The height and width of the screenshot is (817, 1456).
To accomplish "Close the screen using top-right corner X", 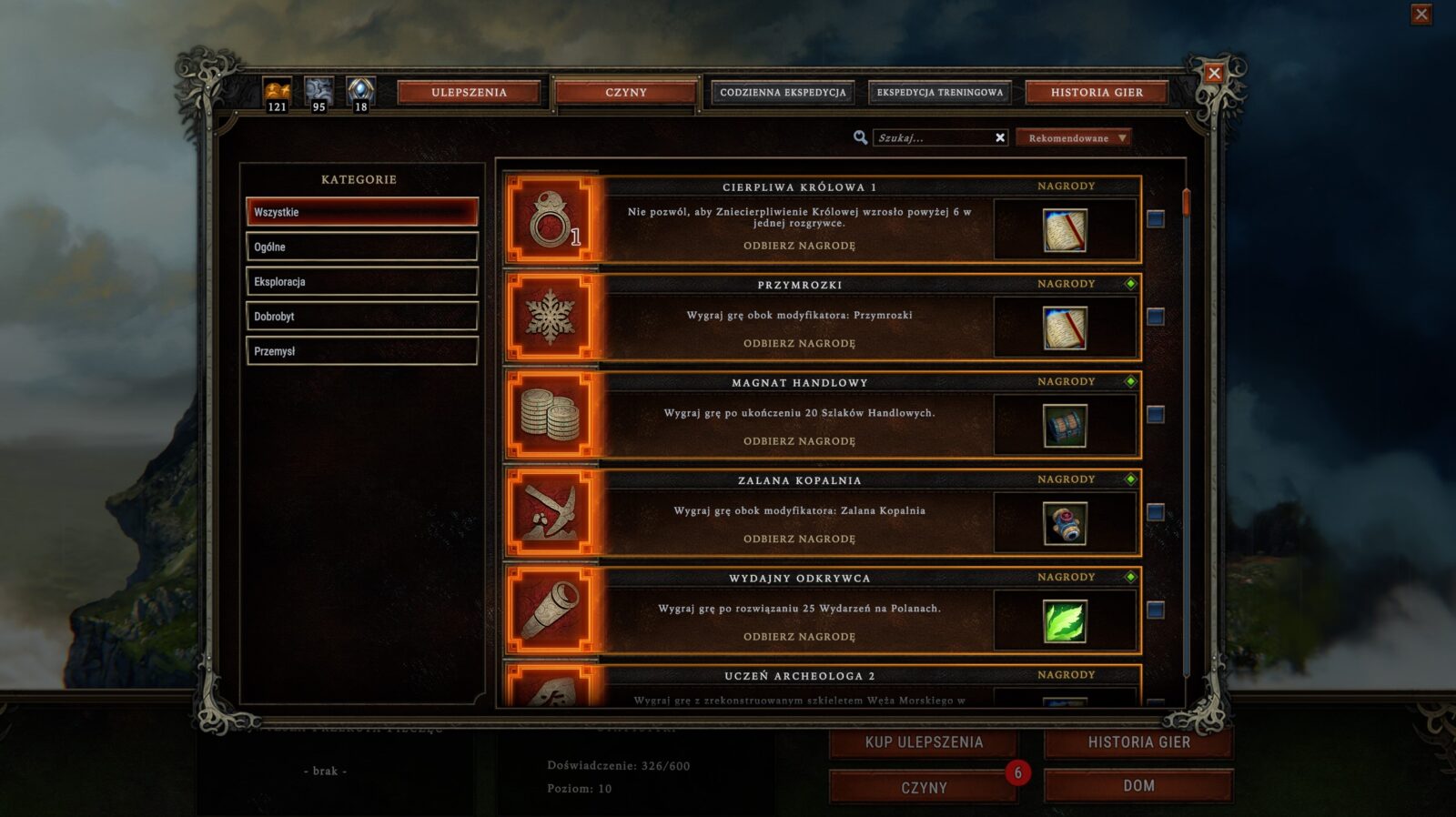I will tap(1421, 15).
